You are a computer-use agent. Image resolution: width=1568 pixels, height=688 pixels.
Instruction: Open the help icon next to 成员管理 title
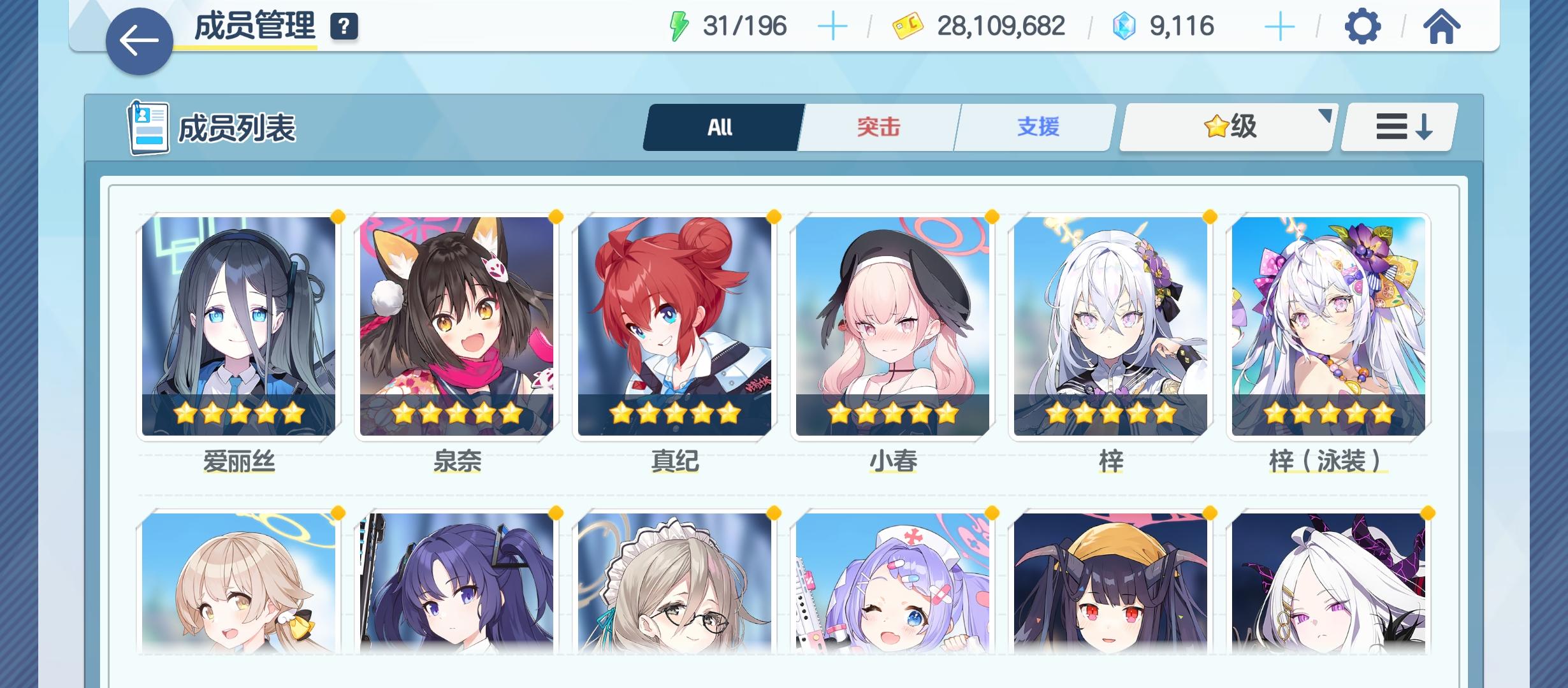[x=343, y=27]
